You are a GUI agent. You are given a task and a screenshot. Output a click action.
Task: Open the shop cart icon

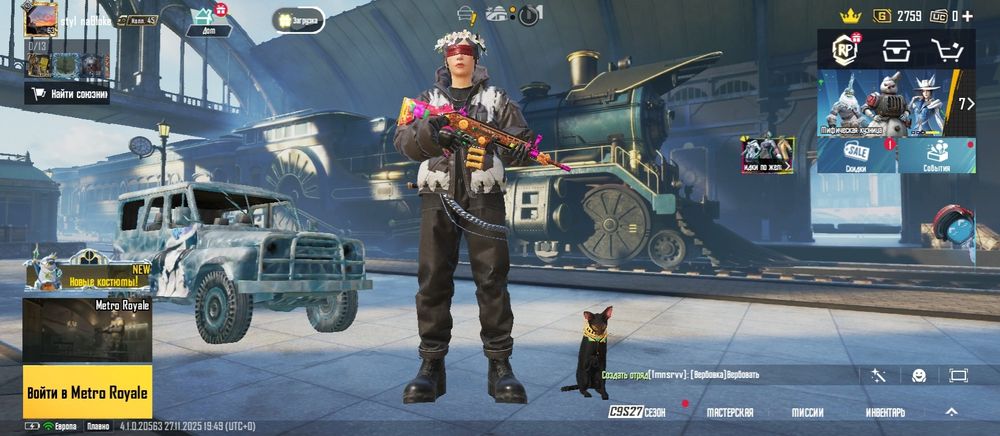point(945,50)
